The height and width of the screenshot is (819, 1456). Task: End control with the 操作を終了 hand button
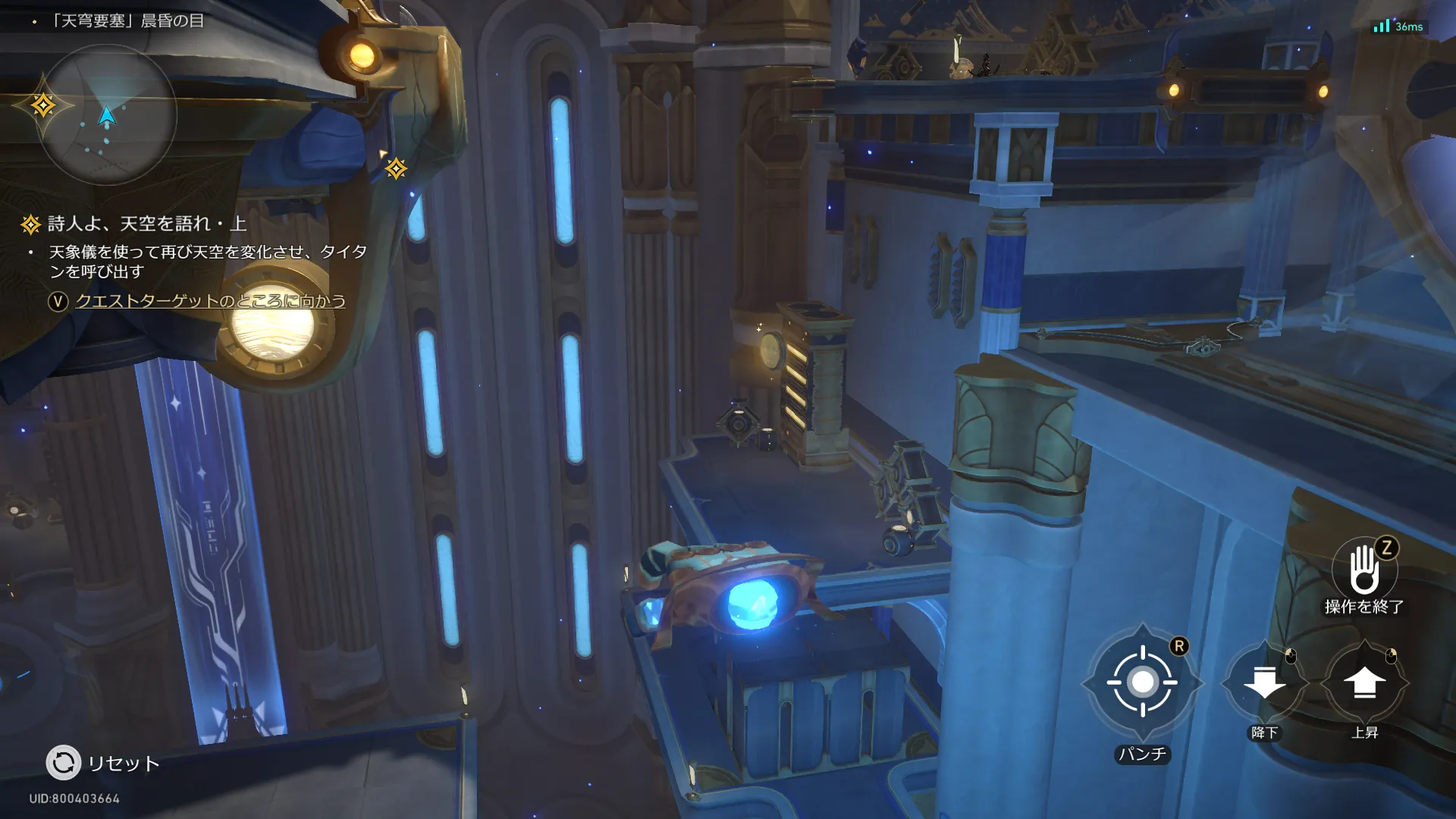(x=1364, y=570)
